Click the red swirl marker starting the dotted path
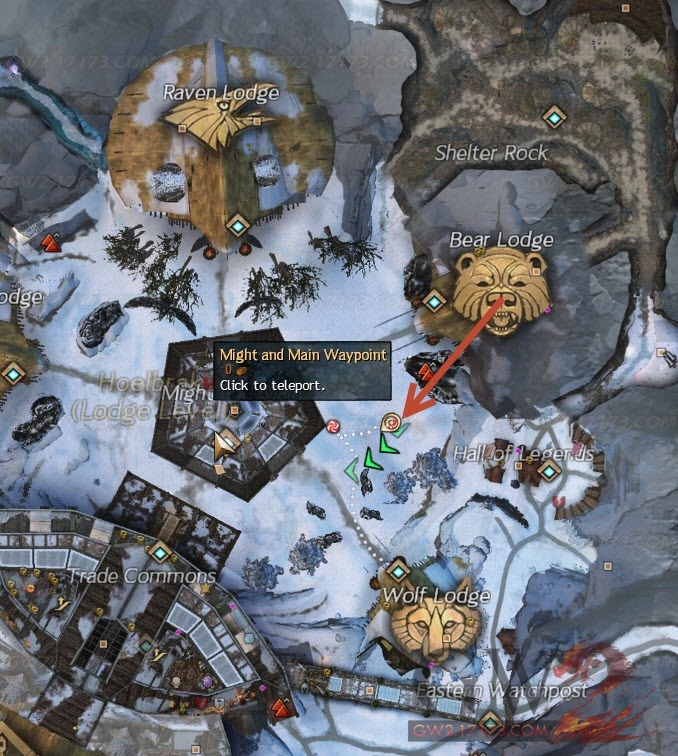678x756 pixels. pyautogui.click(x=332, y=428)
